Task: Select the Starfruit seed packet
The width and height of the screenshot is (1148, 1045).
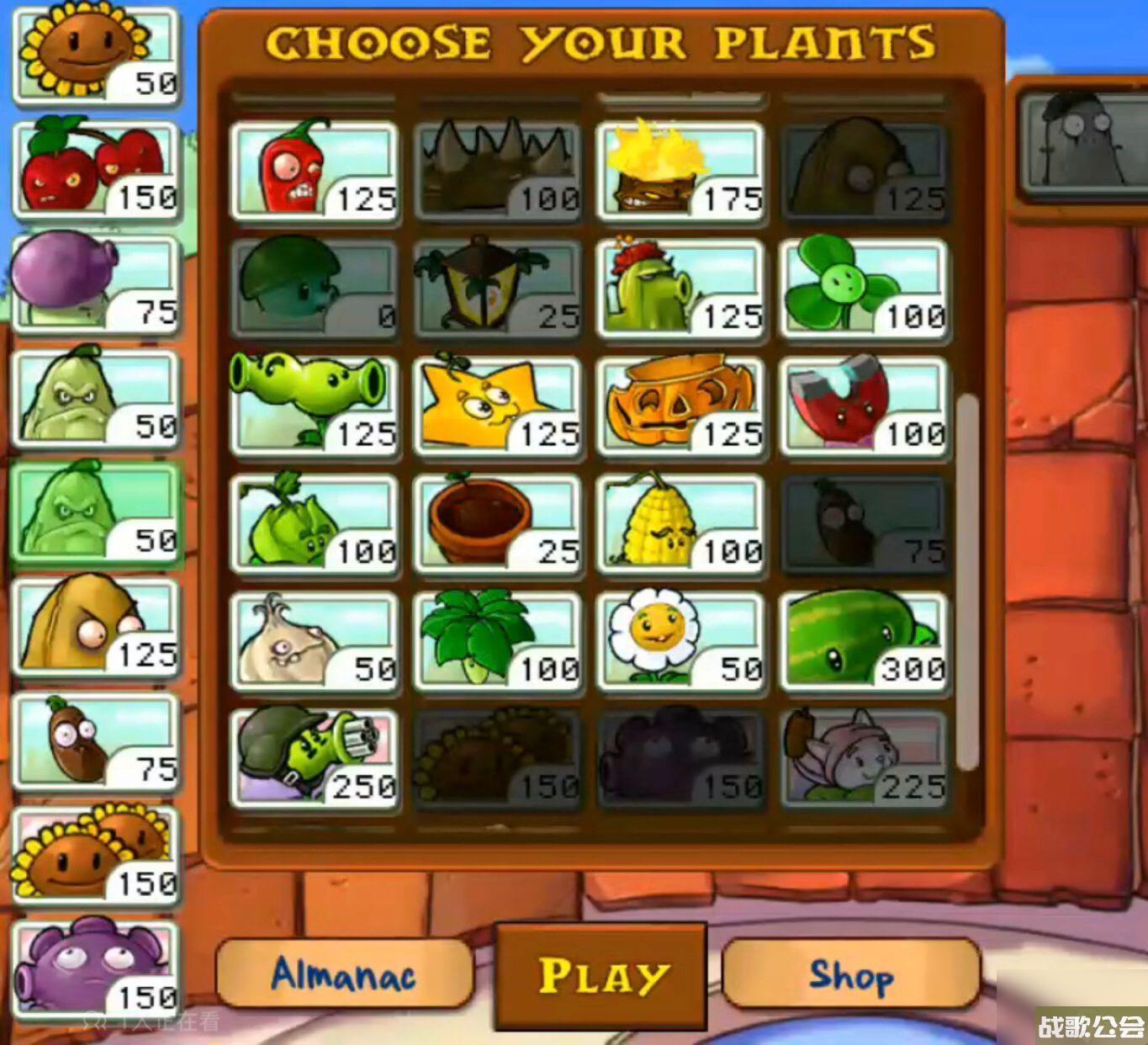Action: tap(498, 407)
